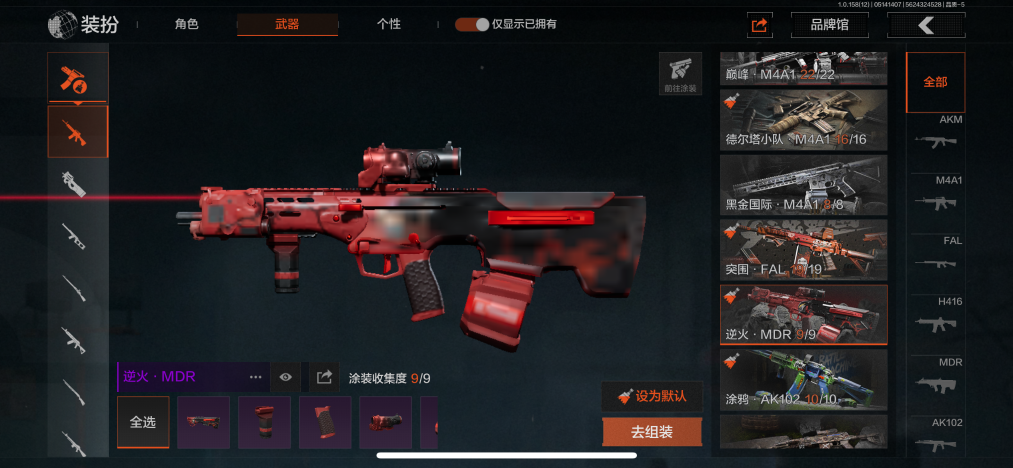Go back with the arrow button
Image resolution: width=1013 pixels, height=468 pixels.
(926, 25)
